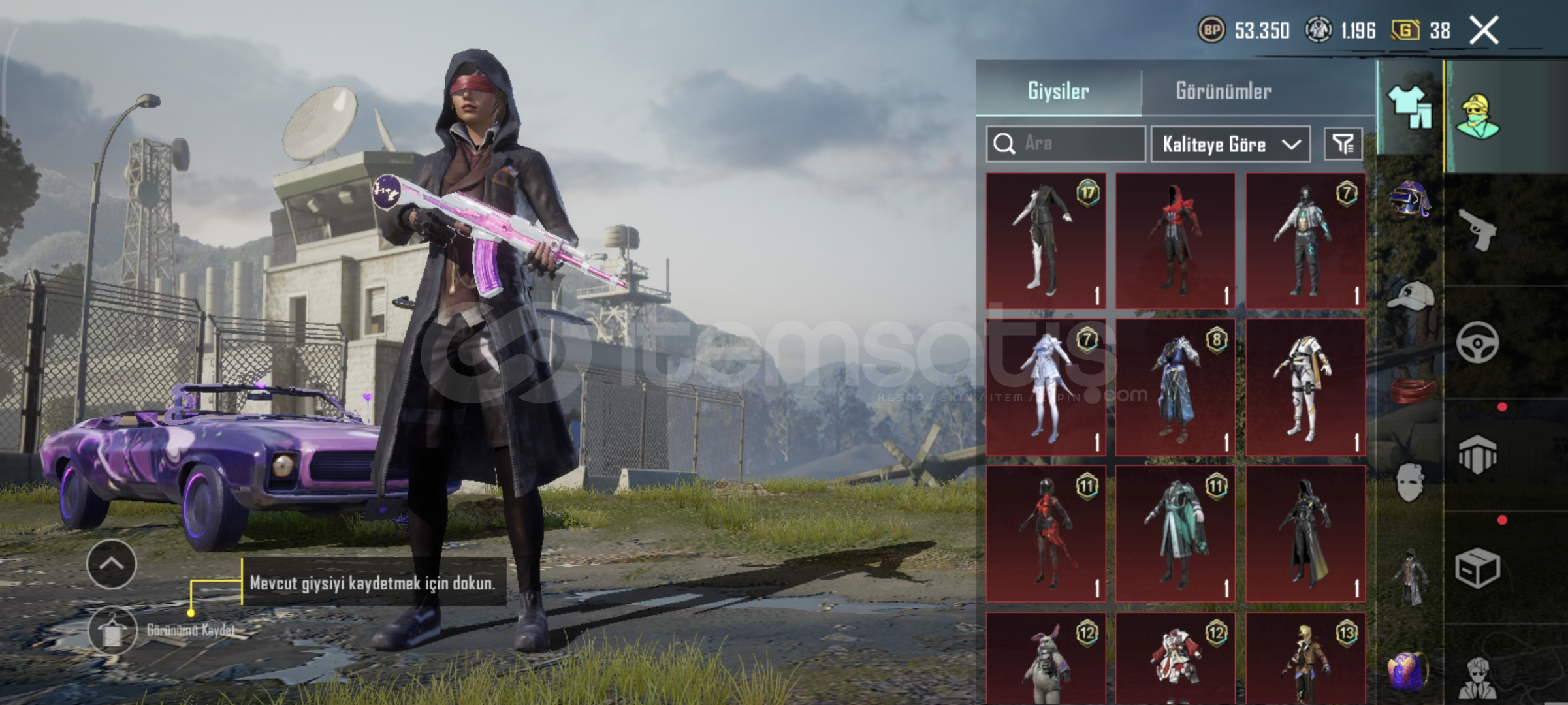The width and height of the screenshot is (1568, 705).
Task: Choose the white and gold armored outfit
Action: [1305, 387]
